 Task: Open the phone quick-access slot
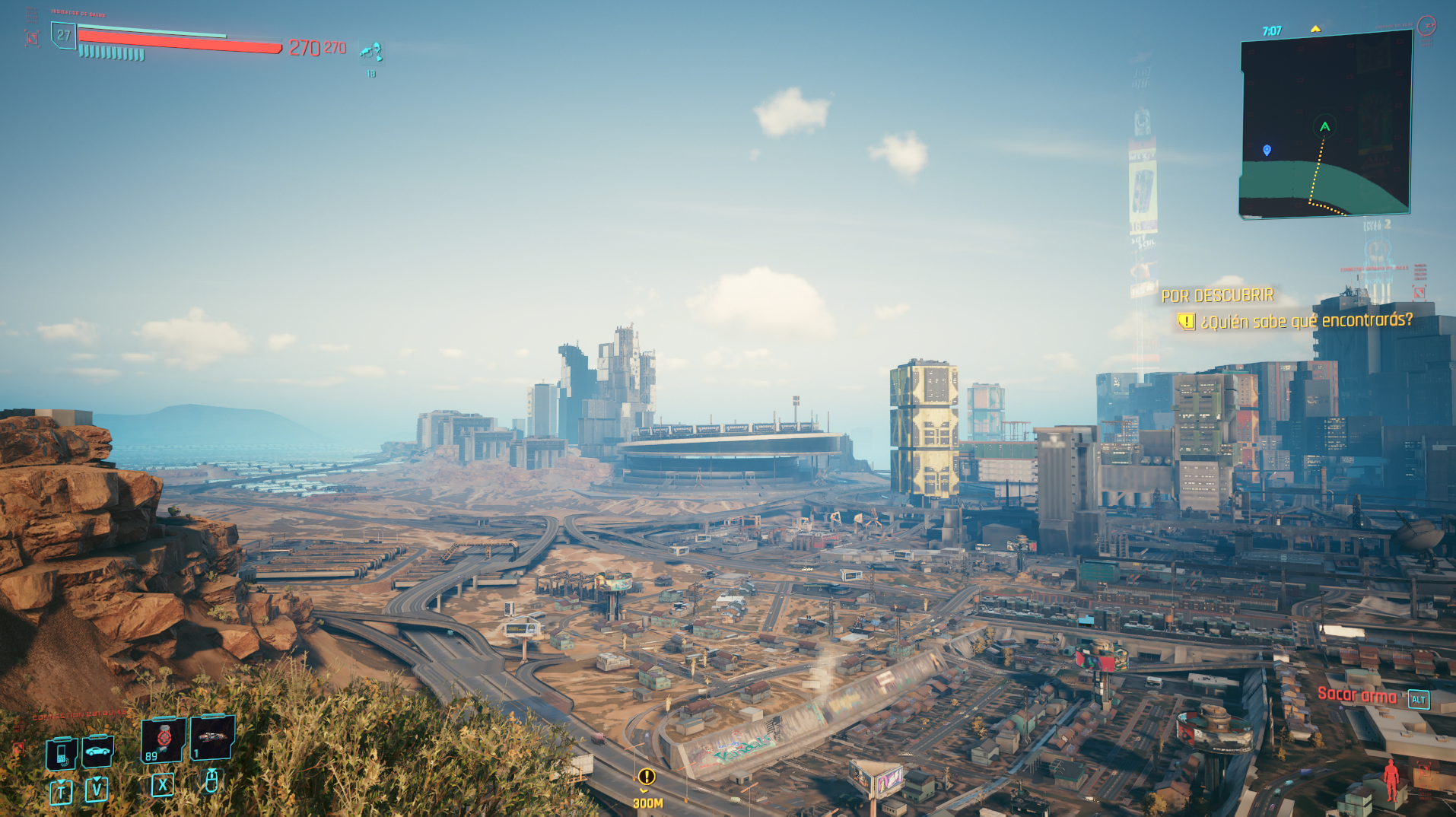click(x=62, y=754)
